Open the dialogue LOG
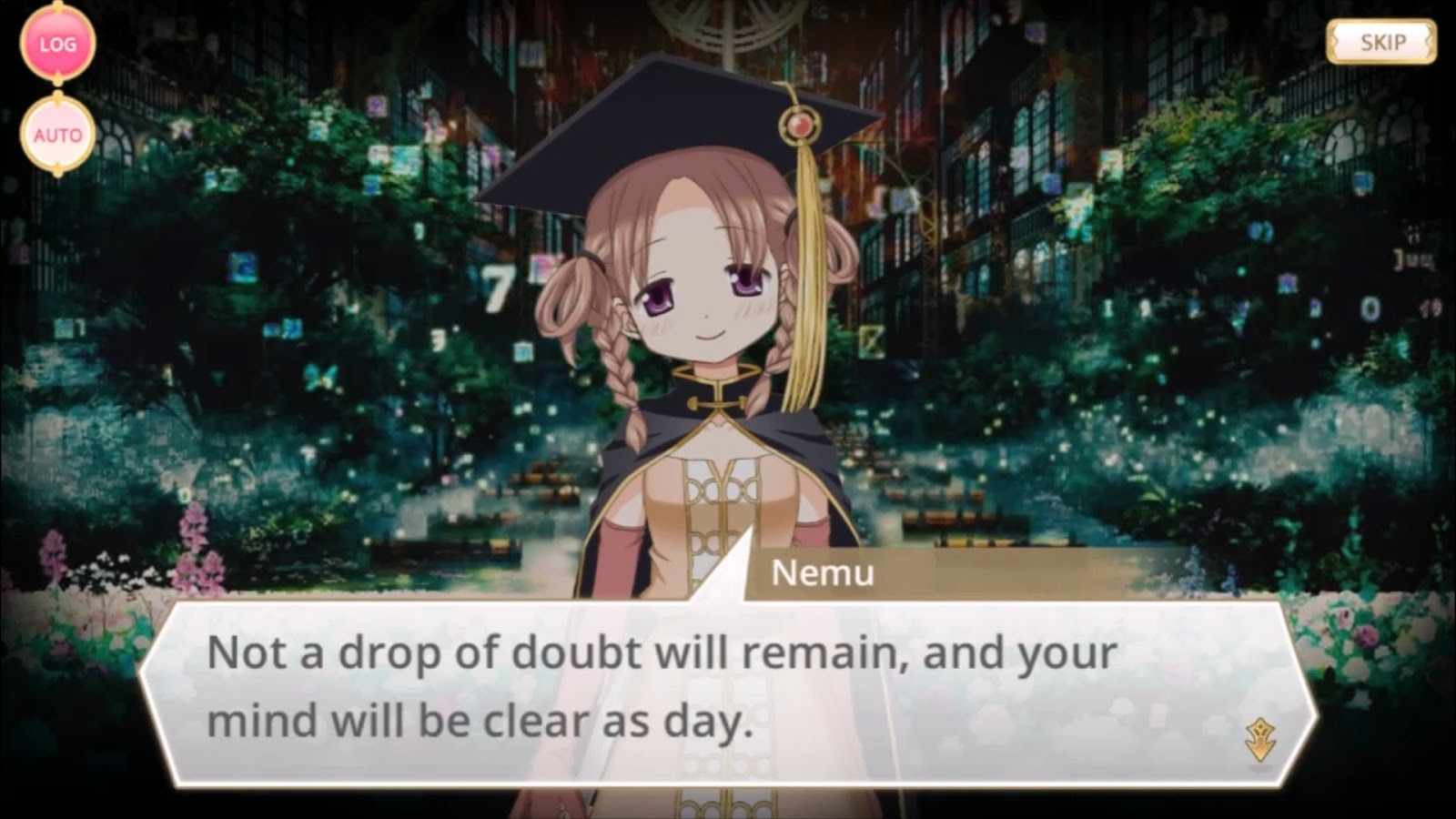Viewport: 1456px width, 819px height. click(x=57, y=44)
